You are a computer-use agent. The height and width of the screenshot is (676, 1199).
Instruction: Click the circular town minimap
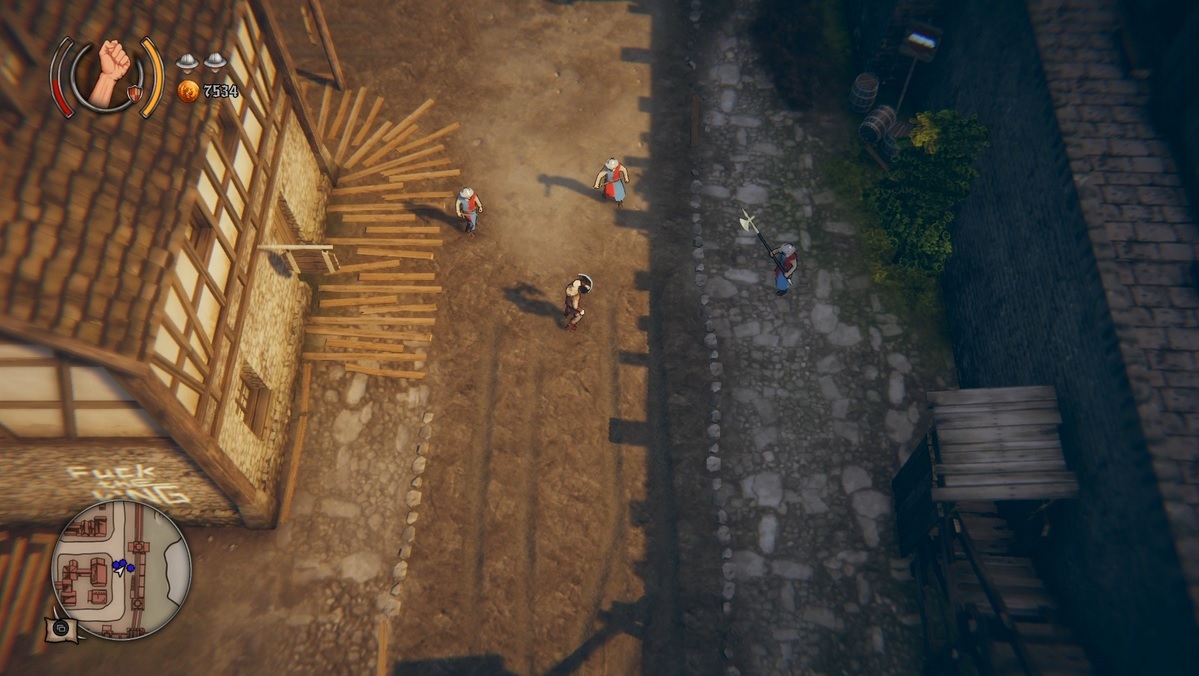point(120,569)
